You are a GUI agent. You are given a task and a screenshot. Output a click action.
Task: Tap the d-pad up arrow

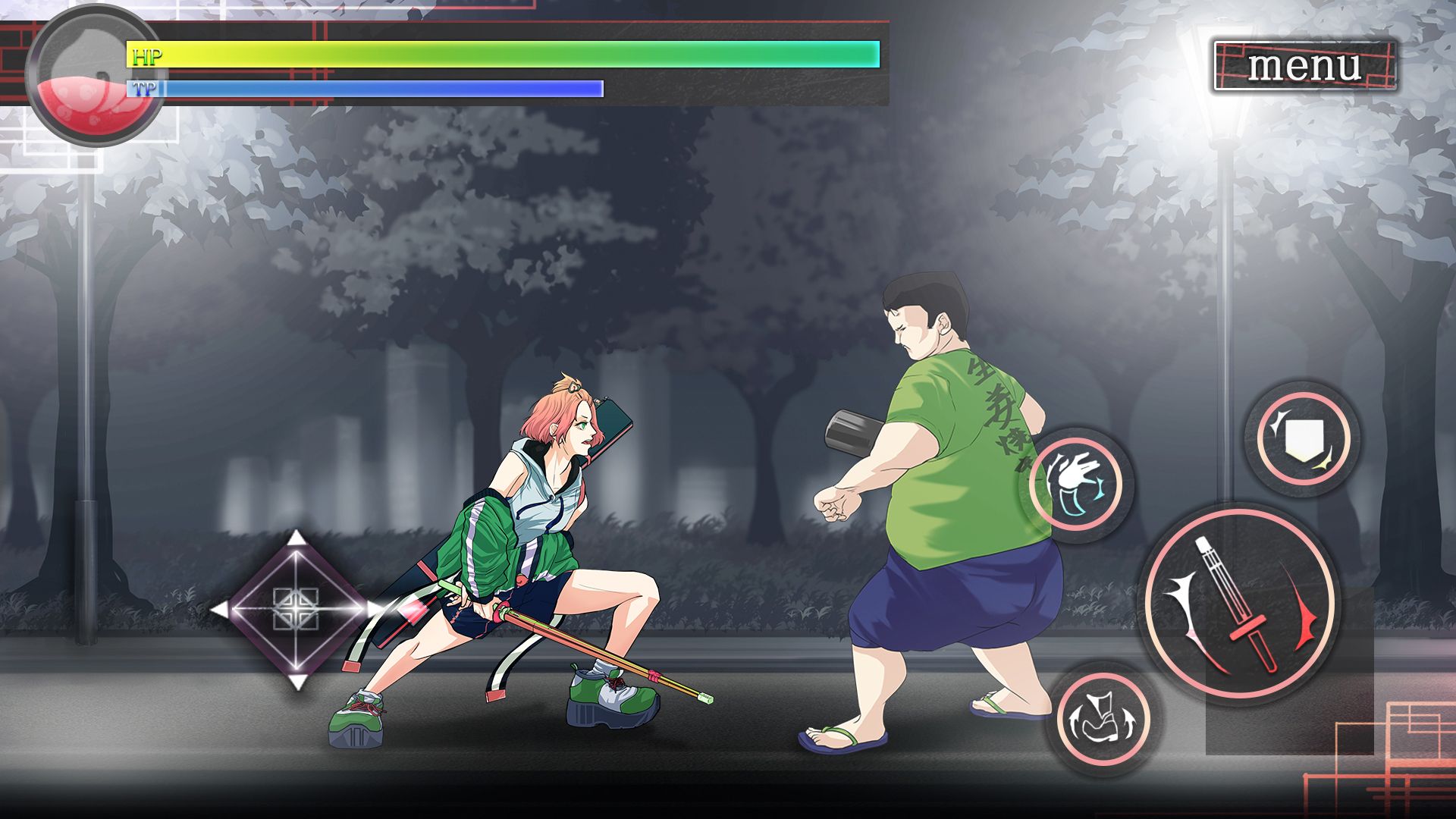coord(297,539)
